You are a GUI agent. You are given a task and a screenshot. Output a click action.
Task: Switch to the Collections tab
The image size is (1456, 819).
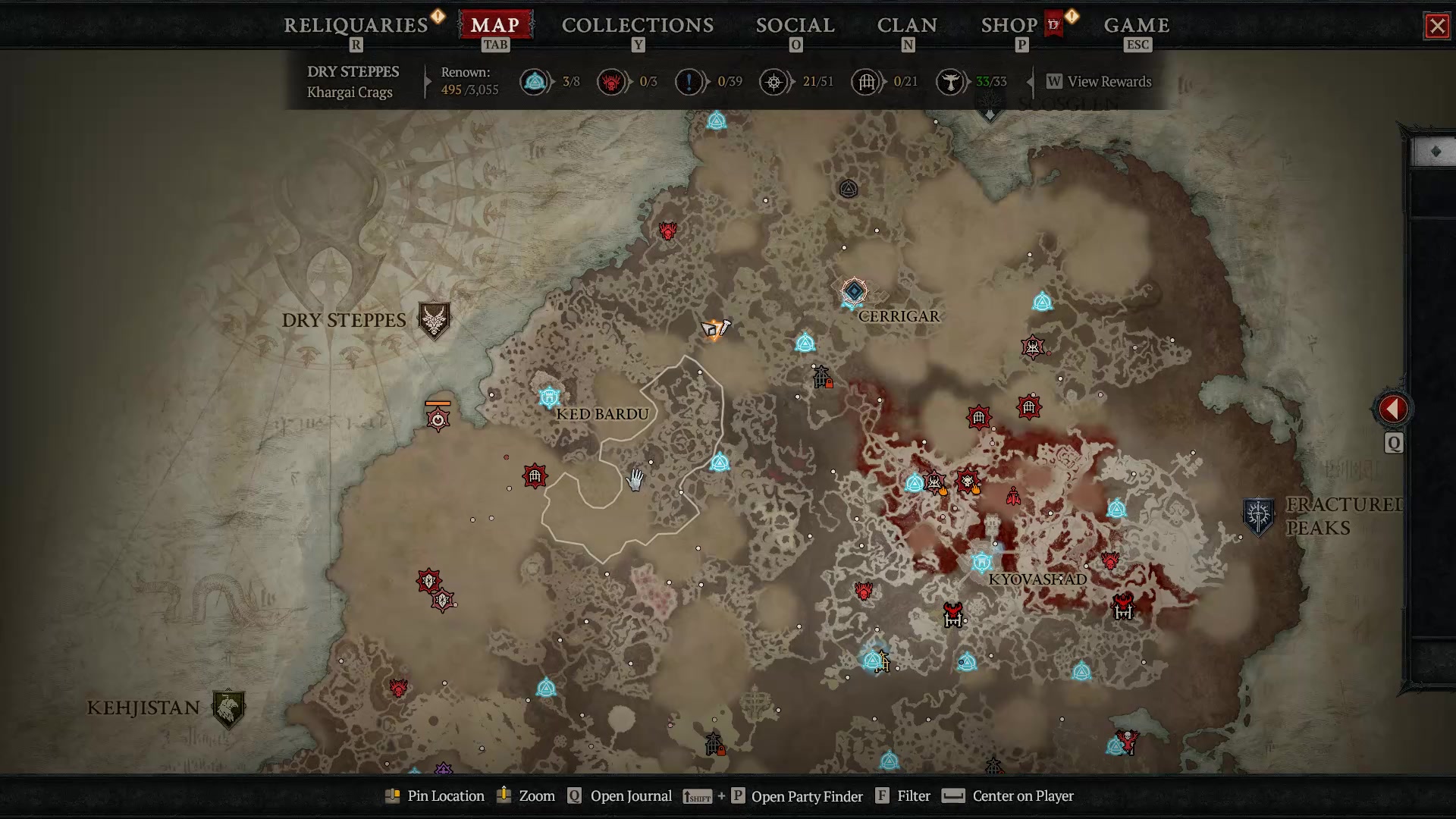(x=637, y=25)
